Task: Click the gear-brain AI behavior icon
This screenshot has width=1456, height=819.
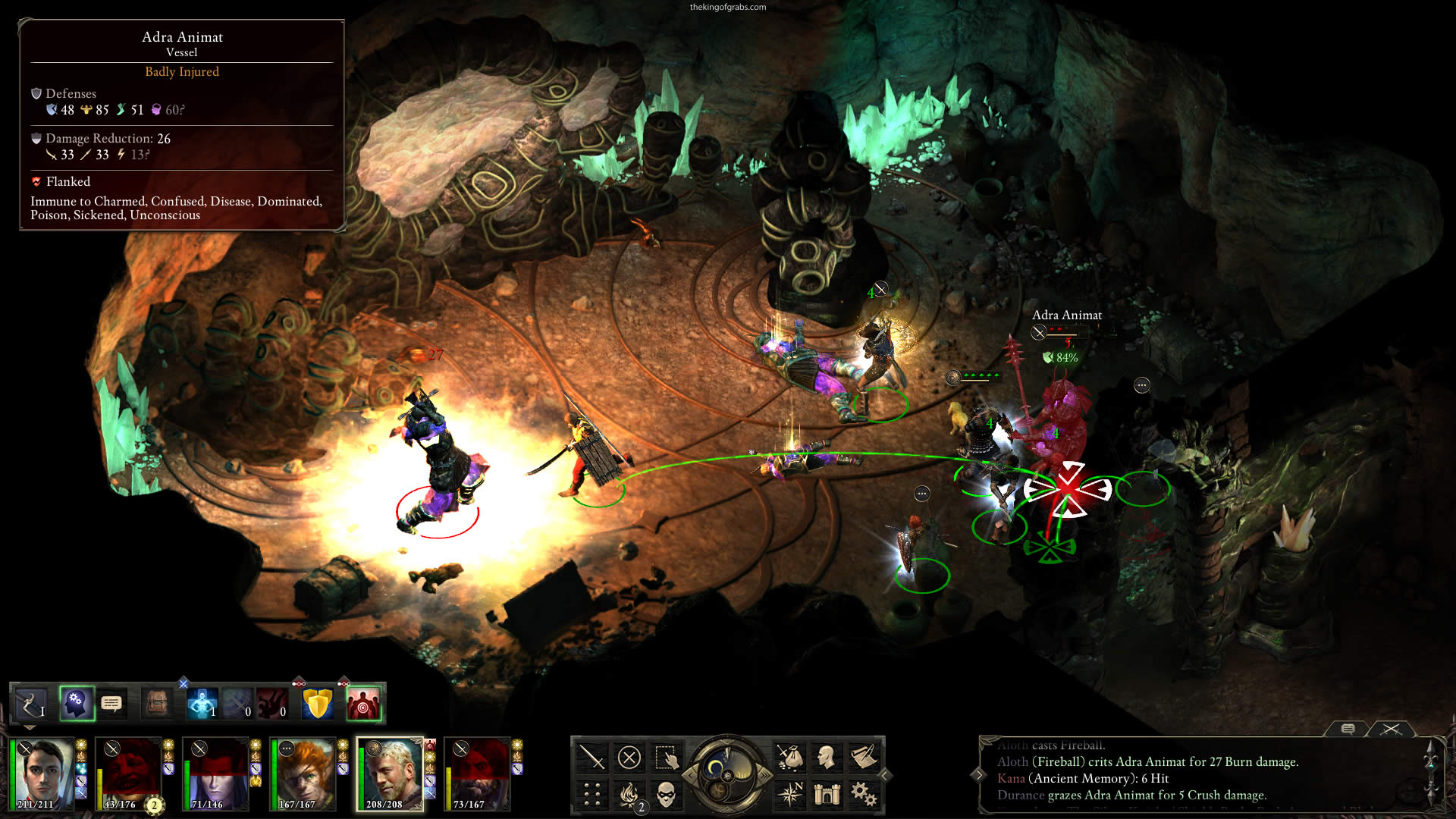Action: coord(77,704)
